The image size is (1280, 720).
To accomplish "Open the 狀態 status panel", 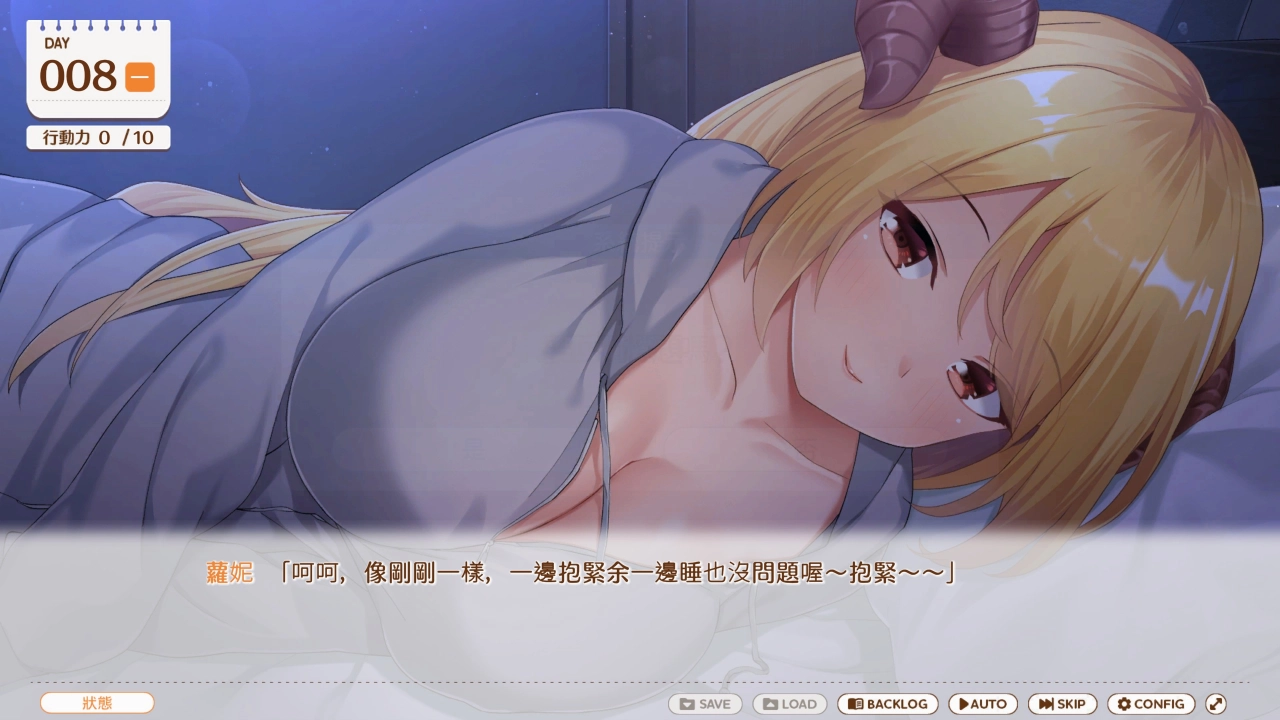I will point(97,703).
